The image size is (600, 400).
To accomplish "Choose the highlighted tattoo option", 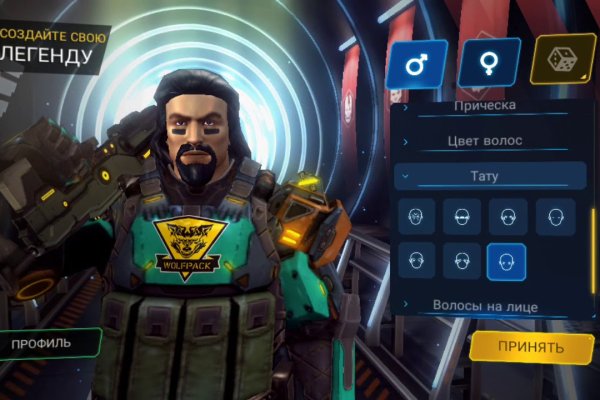I will click(506, 261).
